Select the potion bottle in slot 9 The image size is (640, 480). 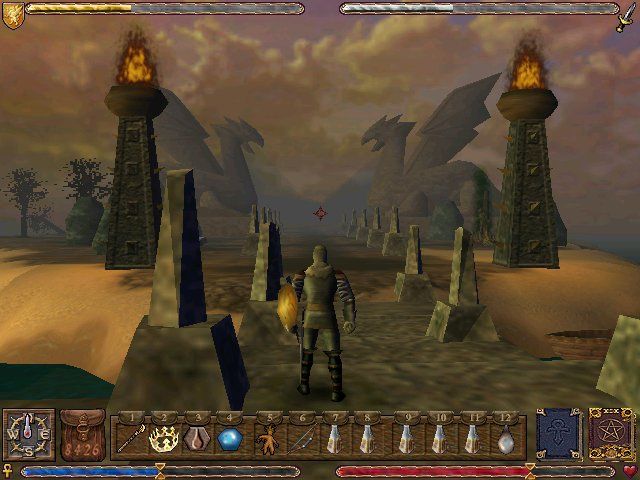tap(406, 438)
